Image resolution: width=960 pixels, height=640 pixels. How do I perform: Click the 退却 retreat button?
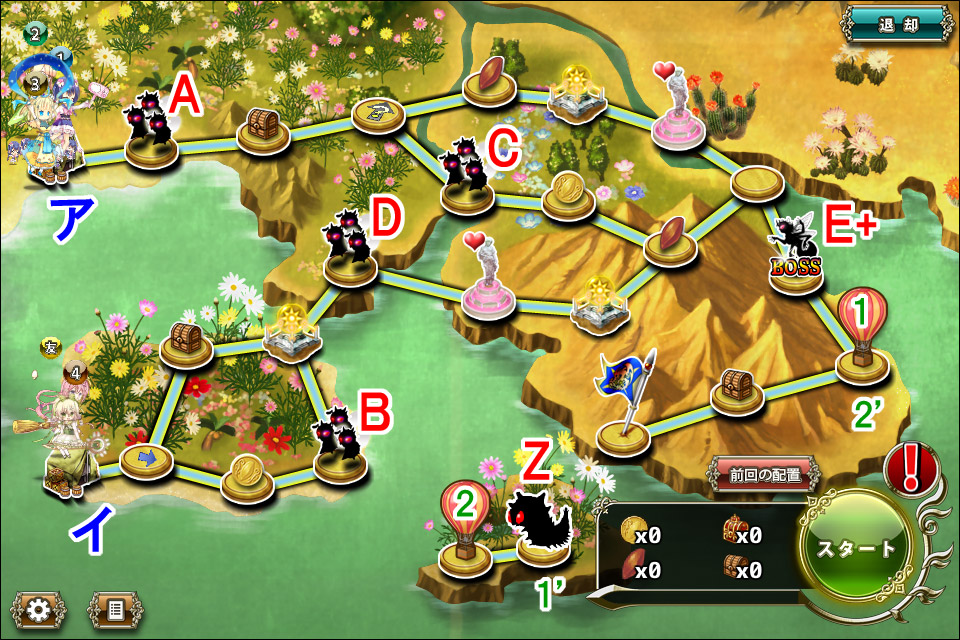tap(895, 24)
